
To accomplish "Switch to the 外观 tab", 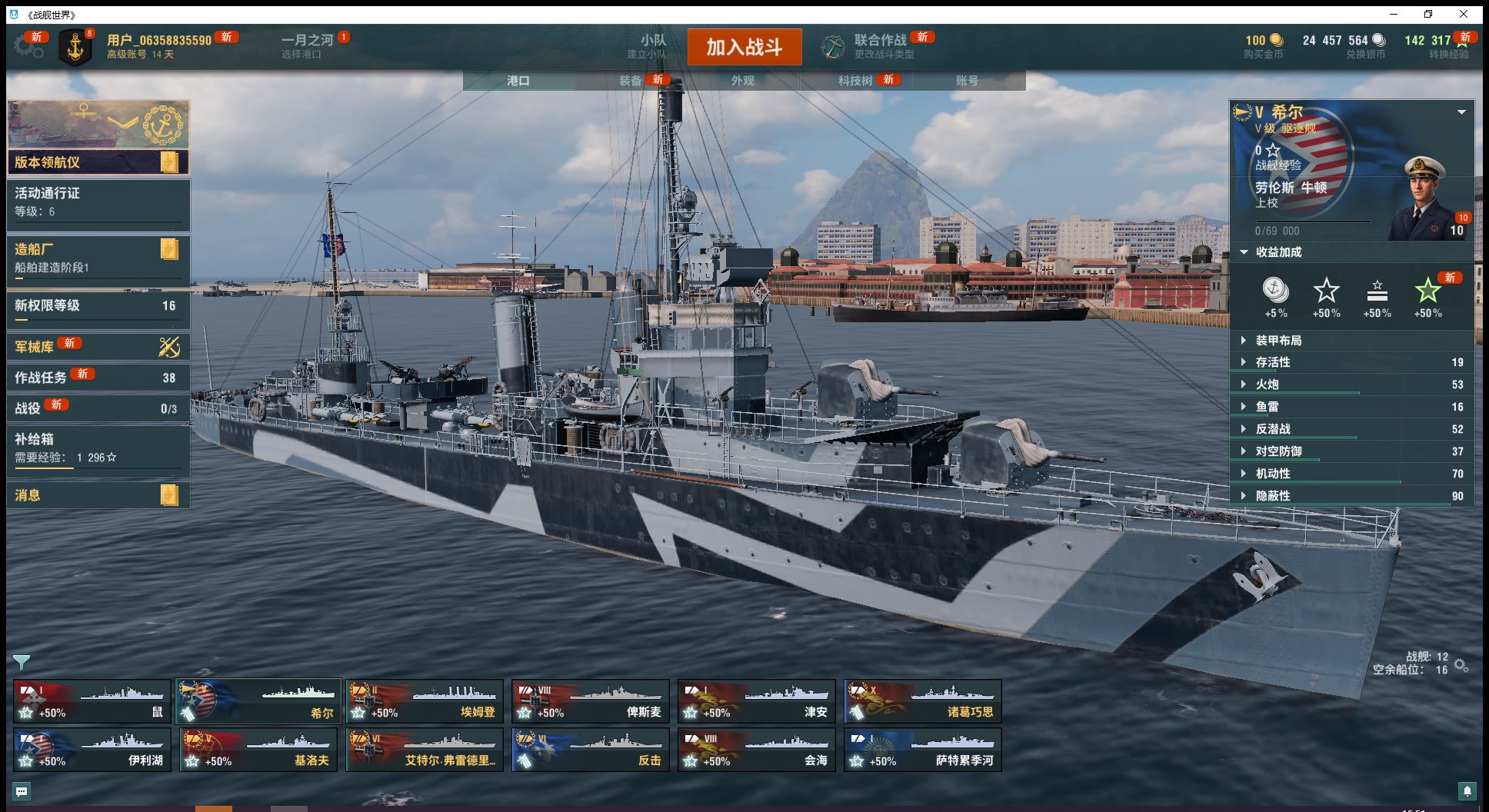I will click(742, 81).
